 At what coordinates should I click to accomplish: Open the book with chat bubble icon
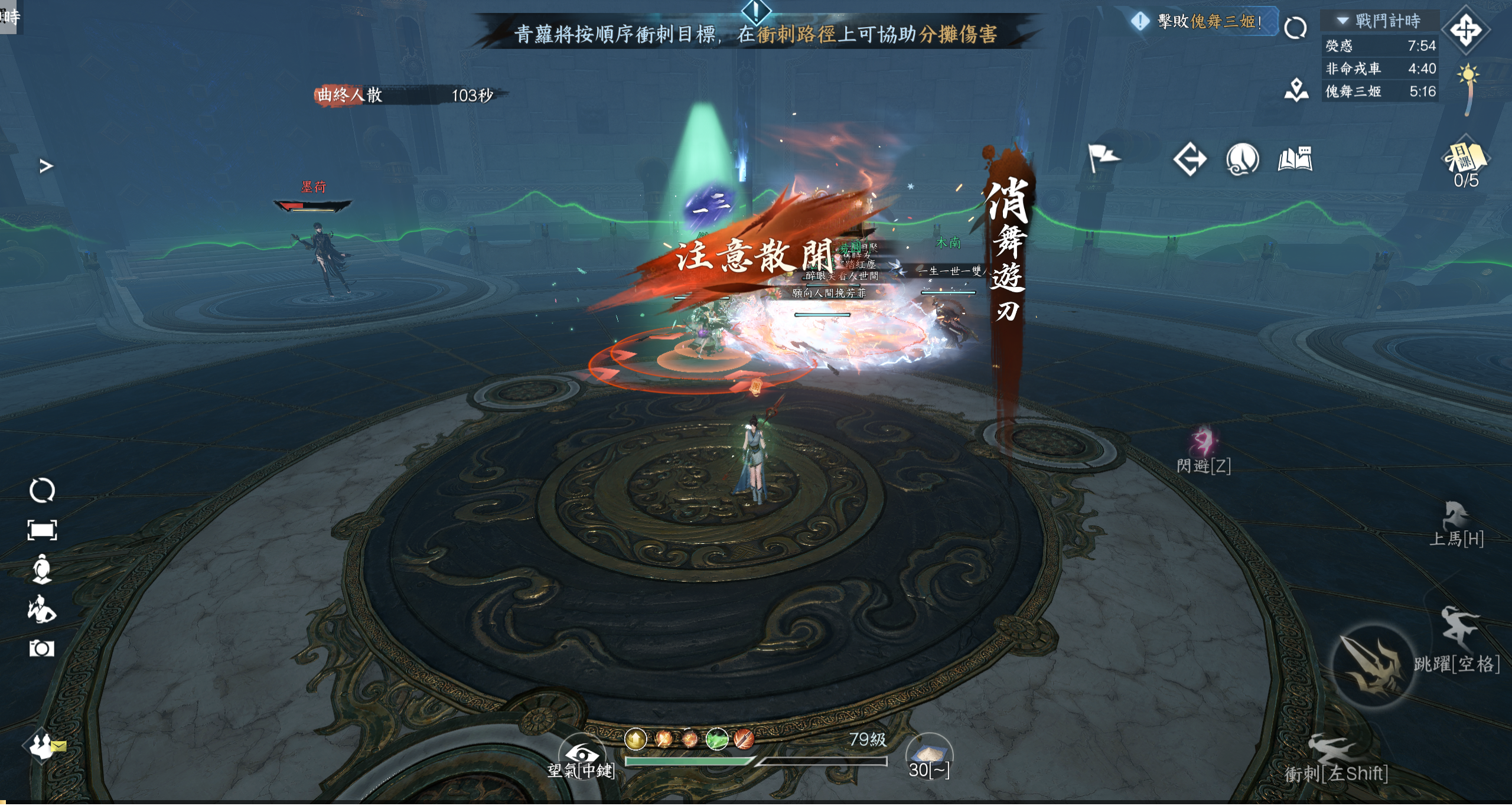point(1295,159)
